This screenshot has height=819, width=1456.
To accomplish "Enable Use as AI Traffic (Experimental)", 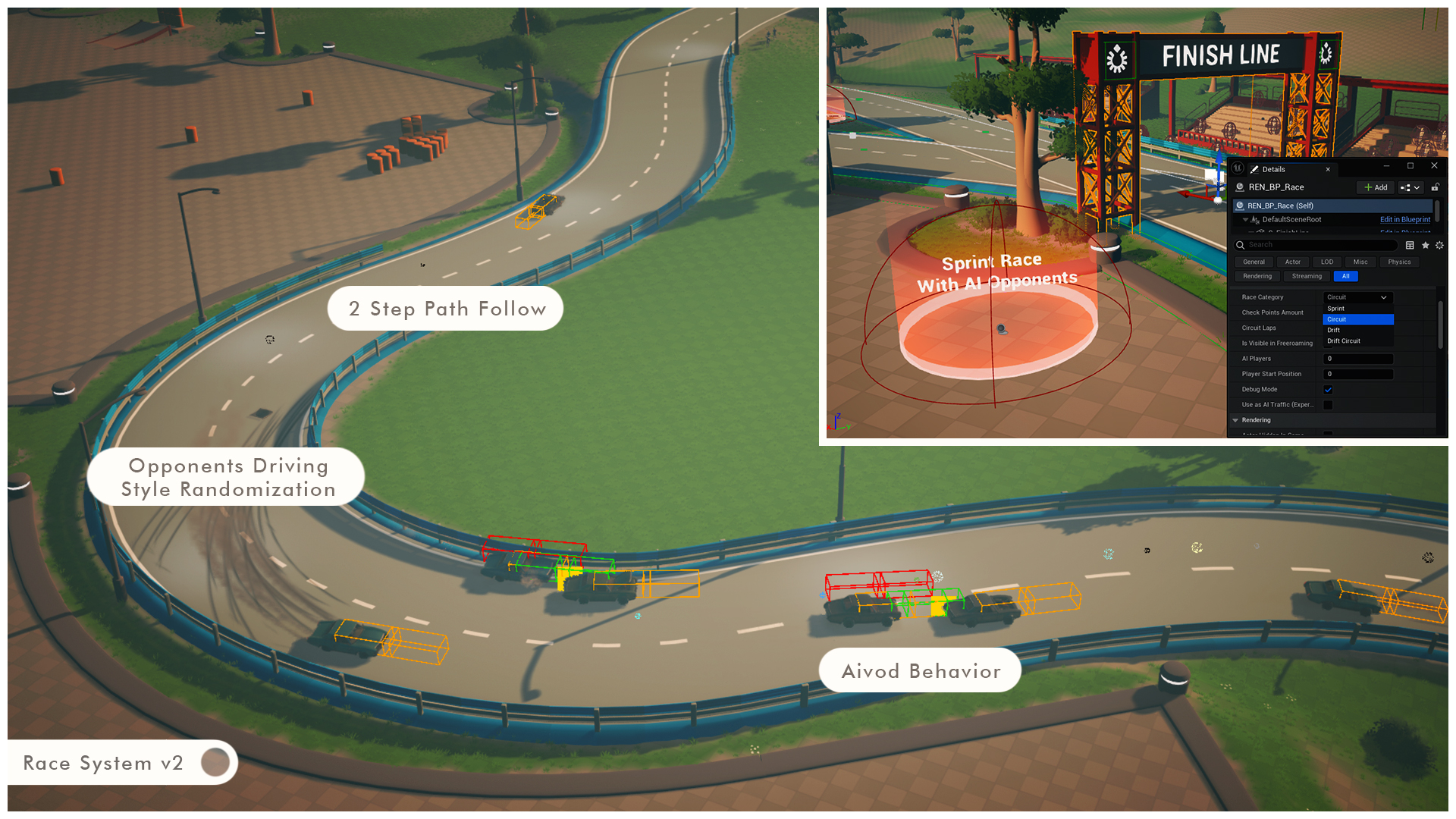I will coord(1328,404).
